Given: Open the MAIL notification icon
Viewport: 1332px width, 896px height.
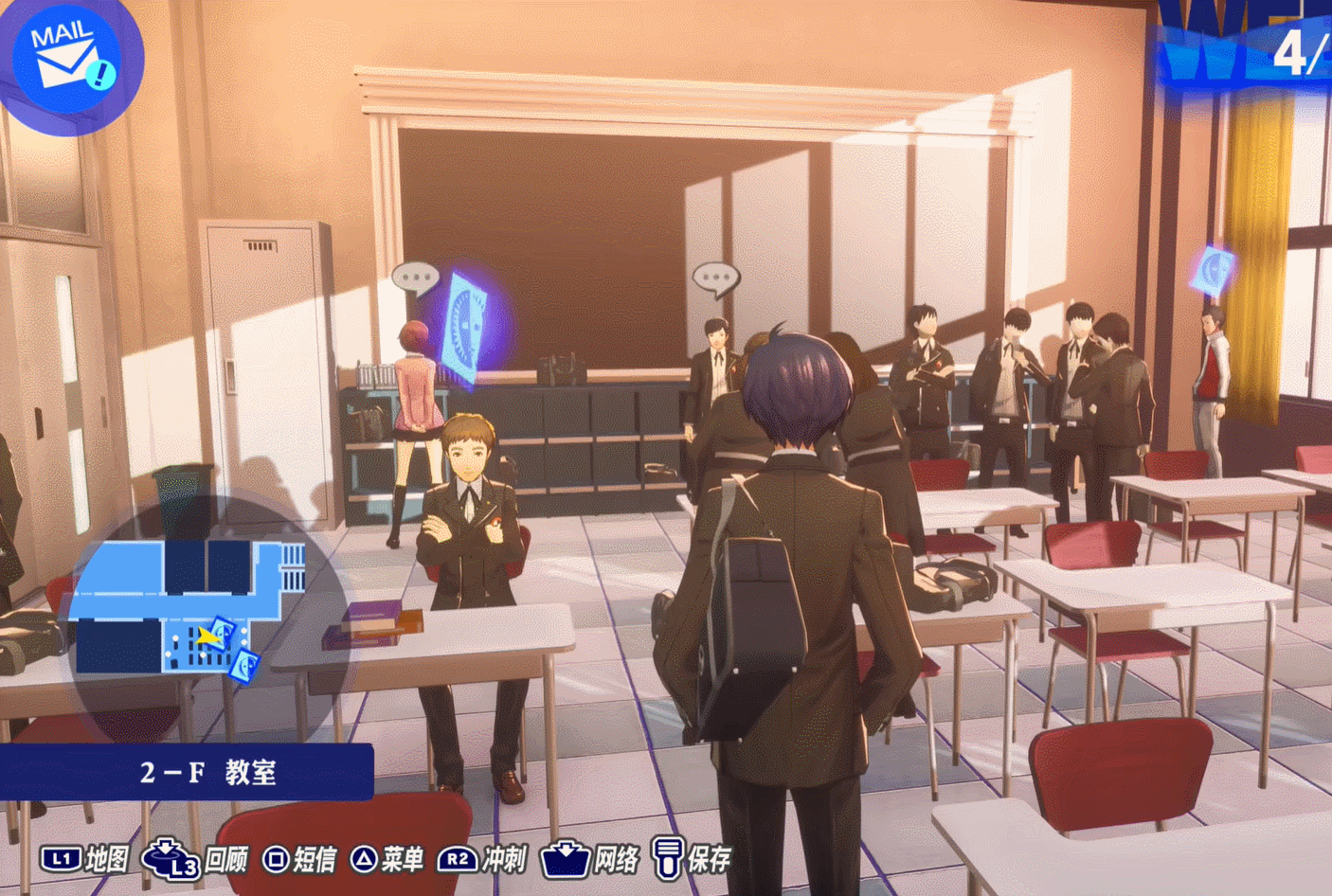Looking at the screenshot, I should 66,59.
